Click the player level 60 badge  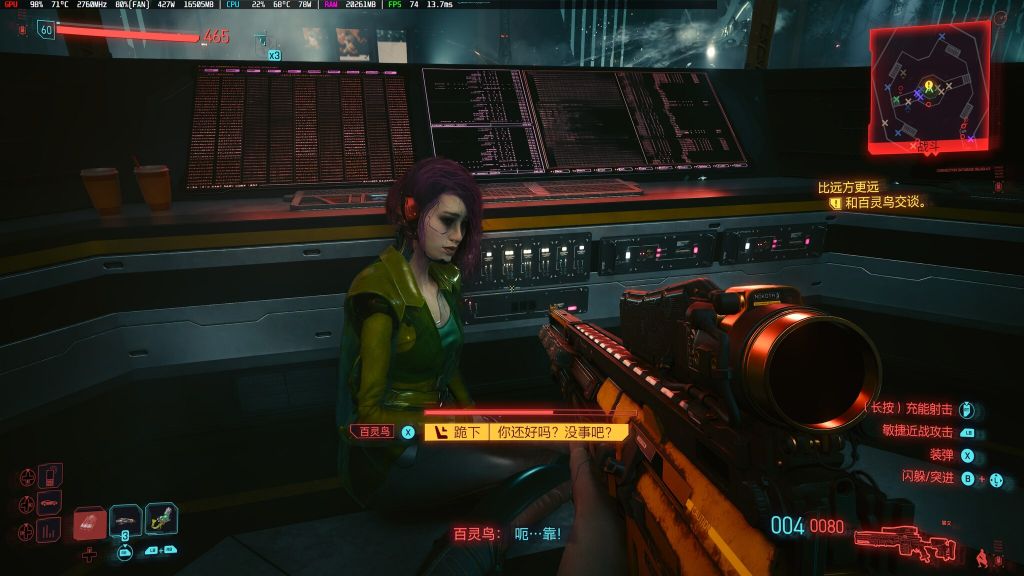(x=45, y=31)
